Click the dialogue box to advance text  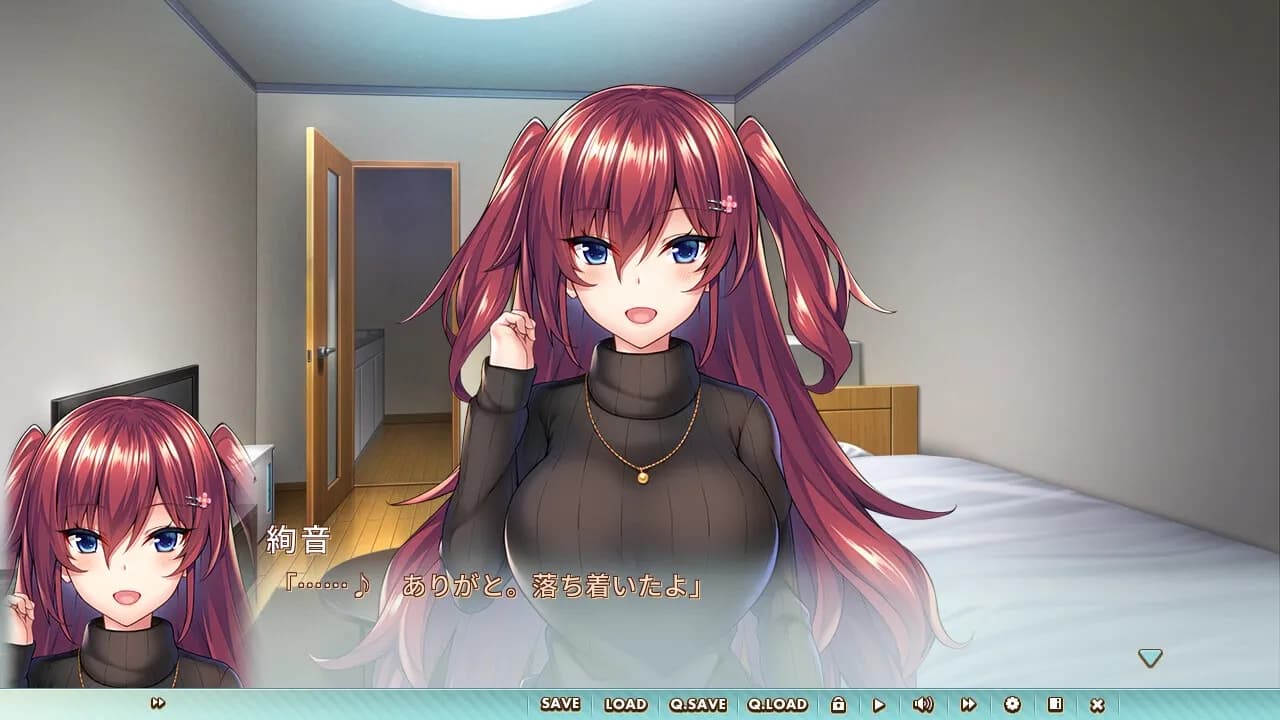coord(640,600)
